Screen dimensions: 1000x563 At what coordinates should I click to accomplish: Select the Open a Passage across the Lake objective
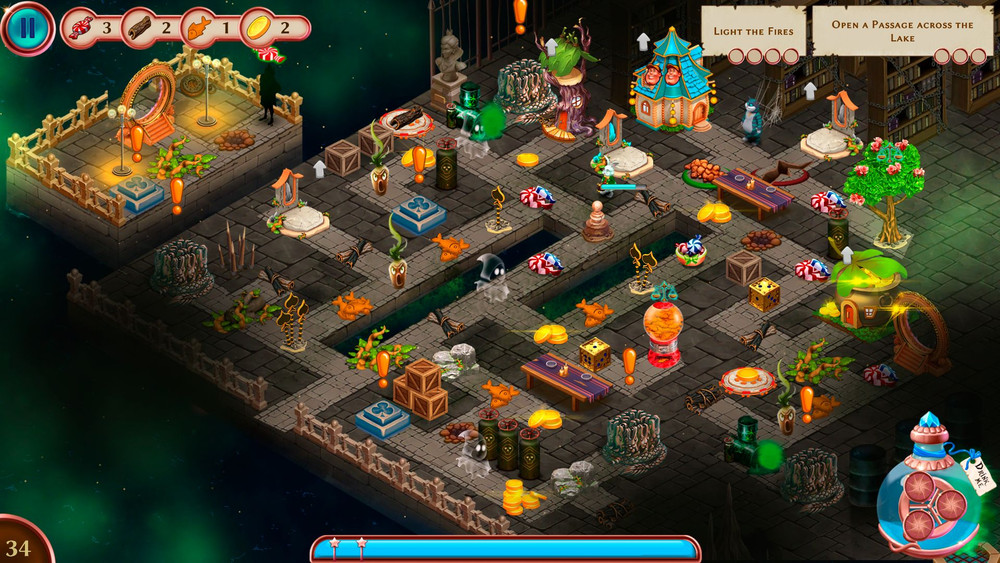[902, 33]
